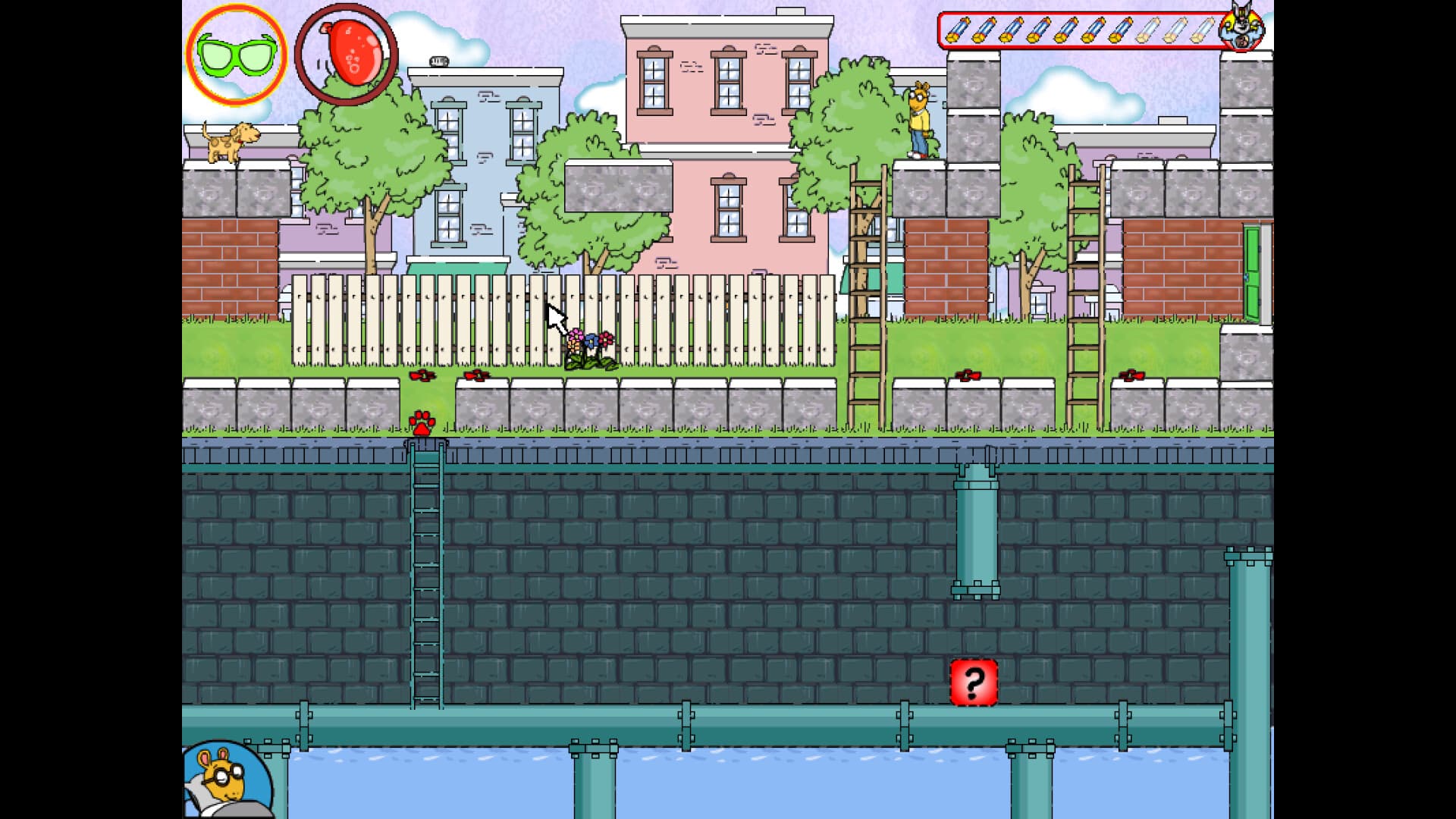The height and width of the screenshot is (819, 1456).
Task: Click the red question mark box in the sewer
Action: (974, 682)
